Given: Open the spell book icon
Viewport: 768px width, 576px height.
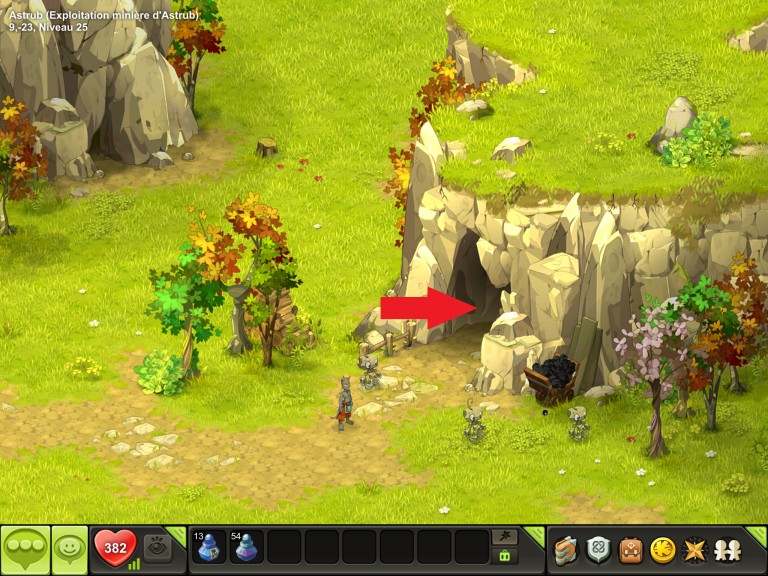Looking at the screenshot, I should (x=567, y=549).
